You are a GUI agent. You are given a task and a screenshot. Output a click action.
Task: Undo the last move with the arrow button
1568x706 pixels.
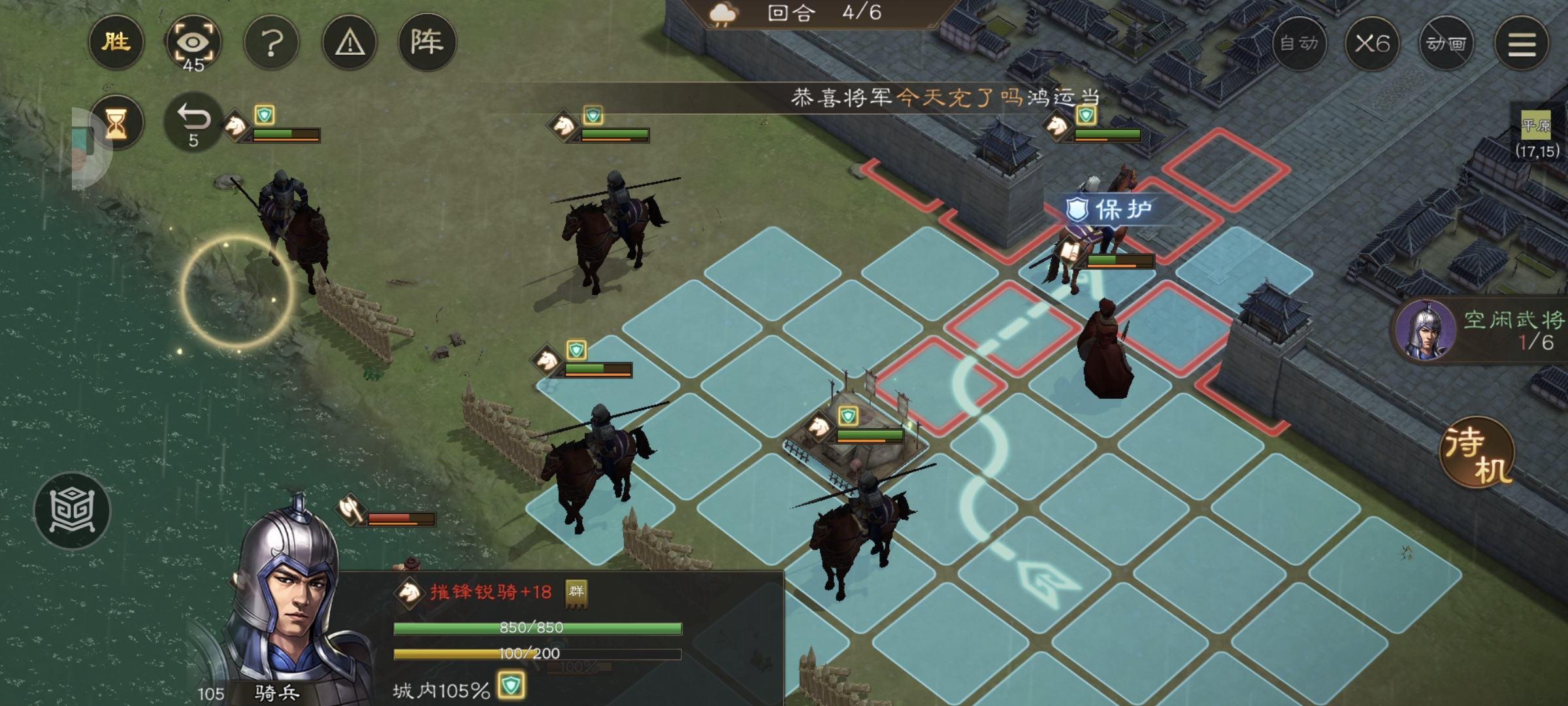pos(193,123)
